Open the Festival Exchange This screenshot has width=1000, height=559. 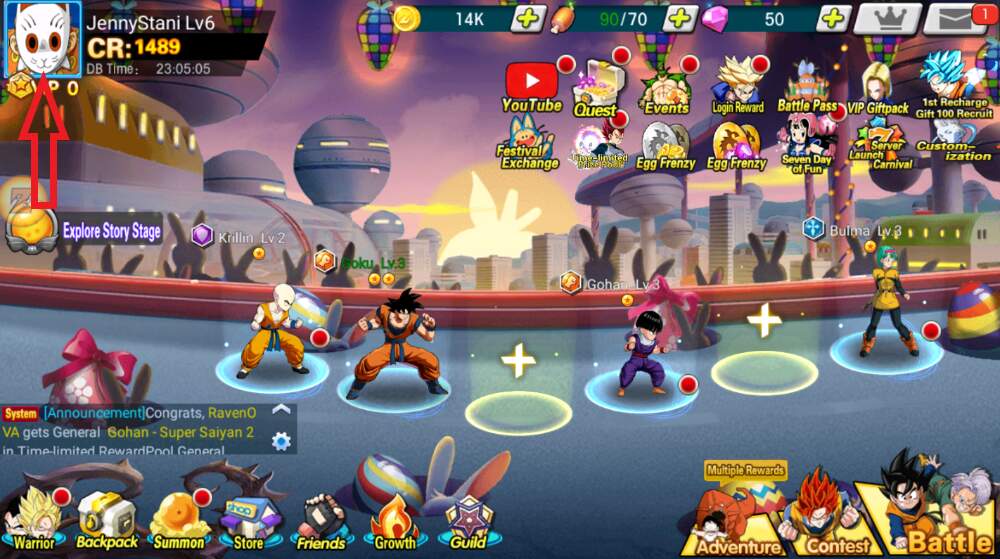pyautogui.click(x=529, y=143)
